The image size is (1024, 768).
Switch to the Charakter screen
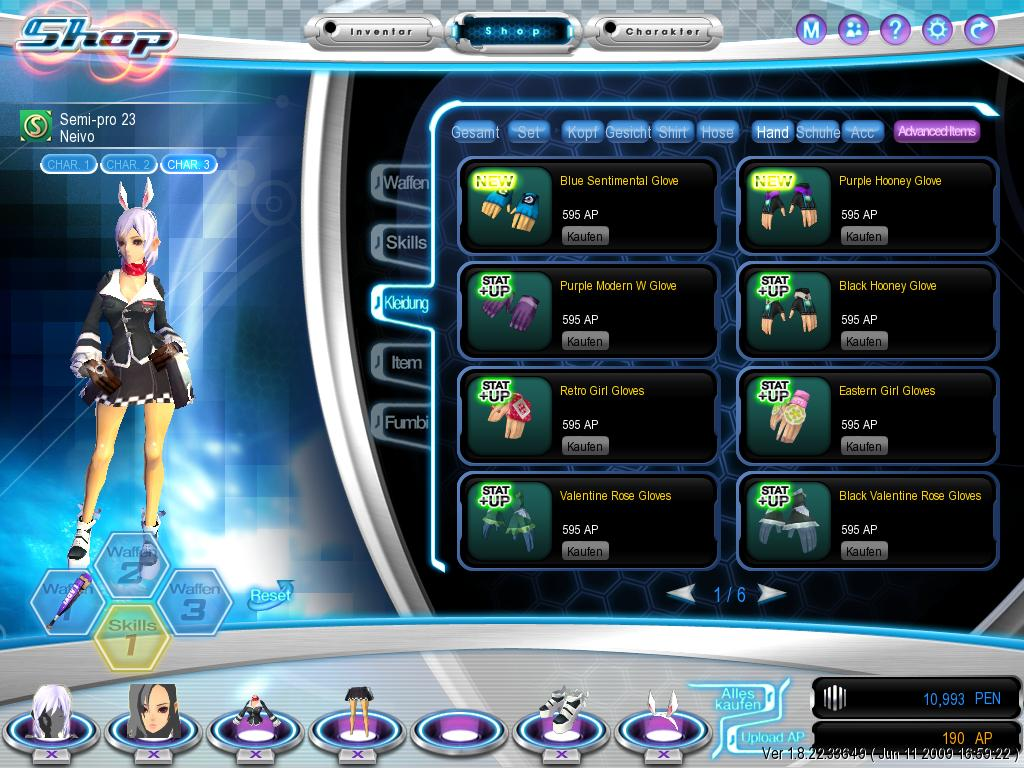pos(662,32)
